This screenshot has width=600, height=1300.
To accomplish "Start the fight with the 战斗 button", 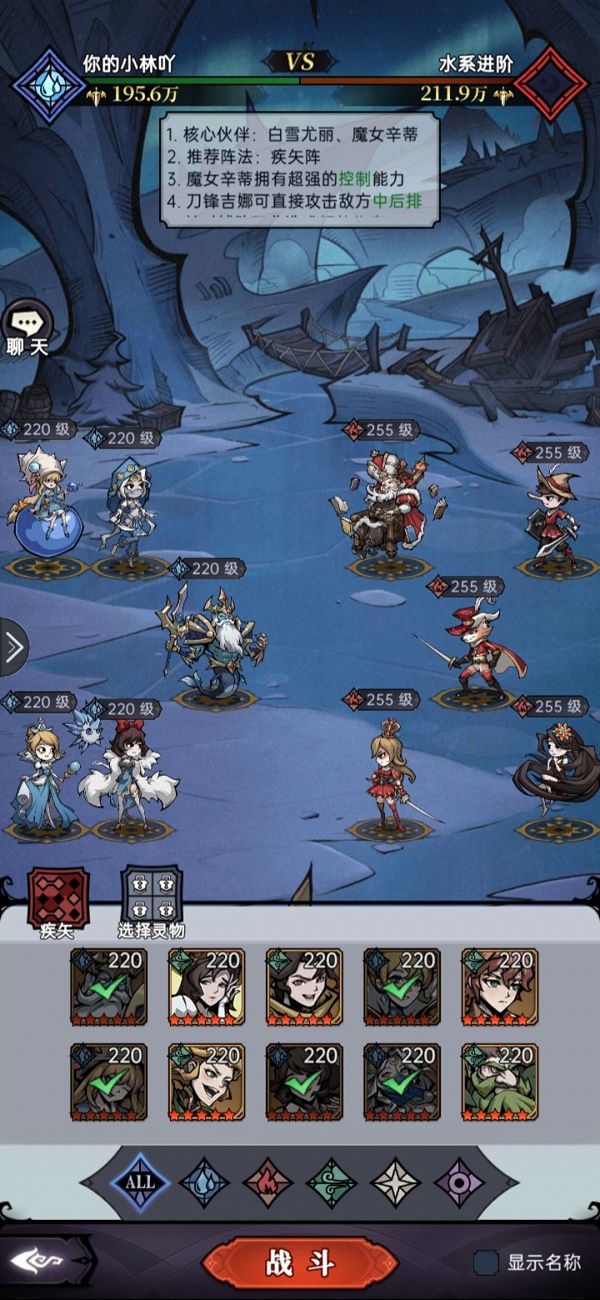I will (x=300, y=1263).
